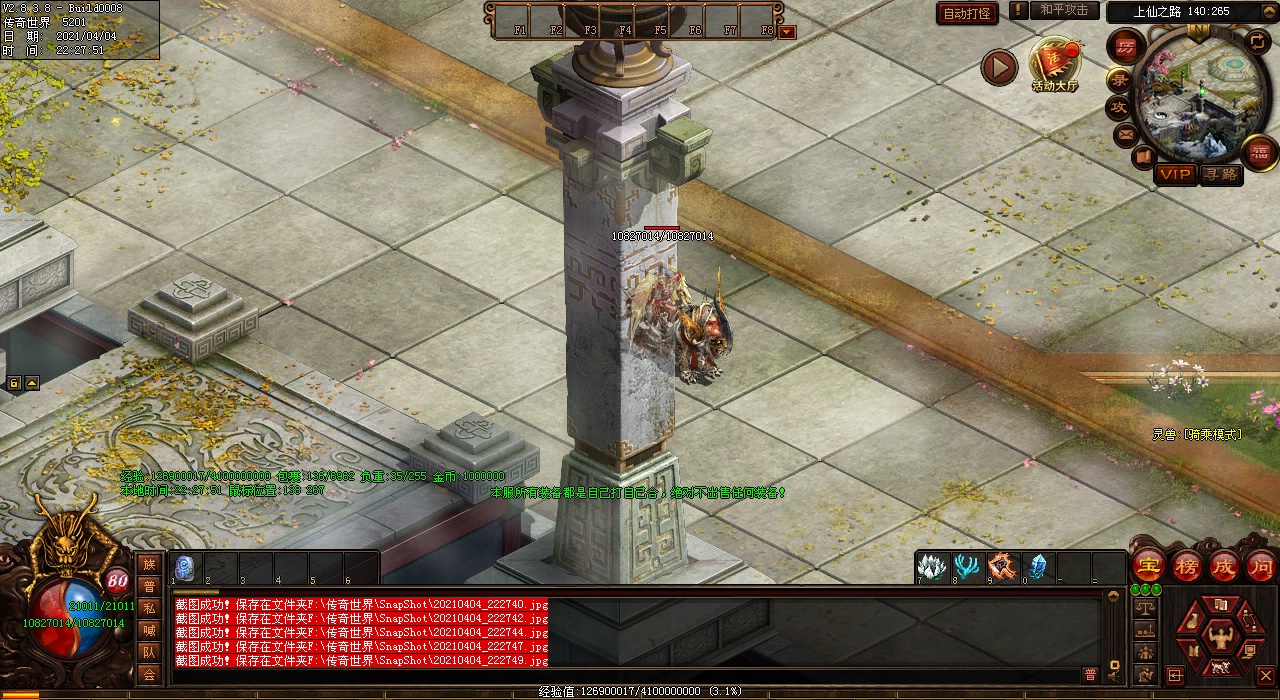Switch chat to the 队 team channel

coord(149,652)
